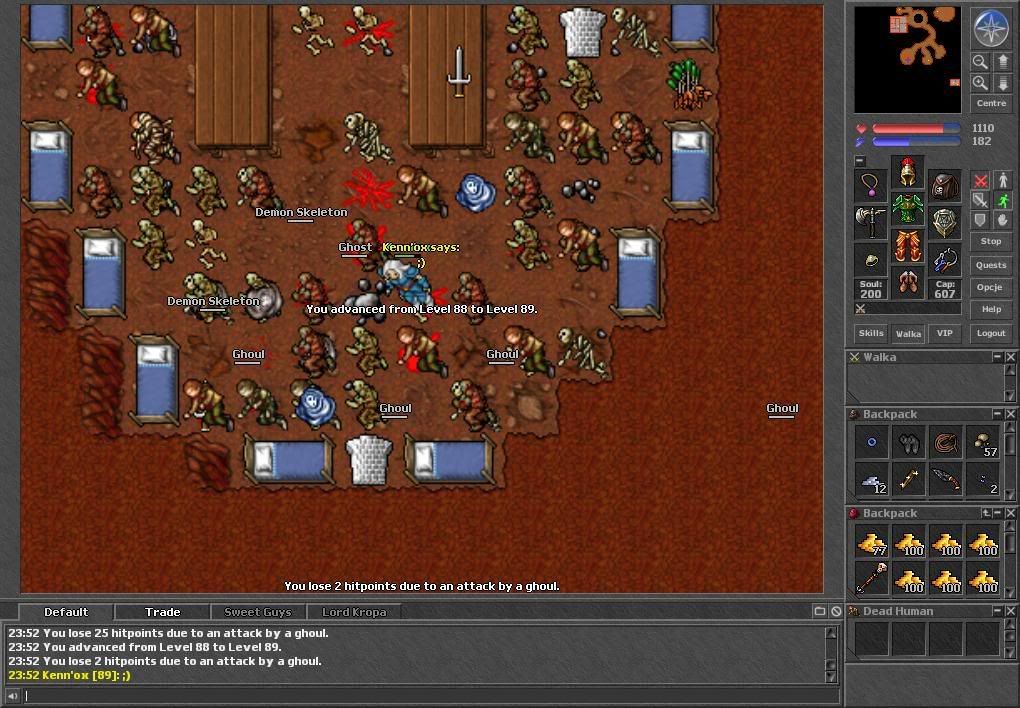The width and height of the screenshot is (1020, 708).
Task: Click the Stop button
Action: 990,241
